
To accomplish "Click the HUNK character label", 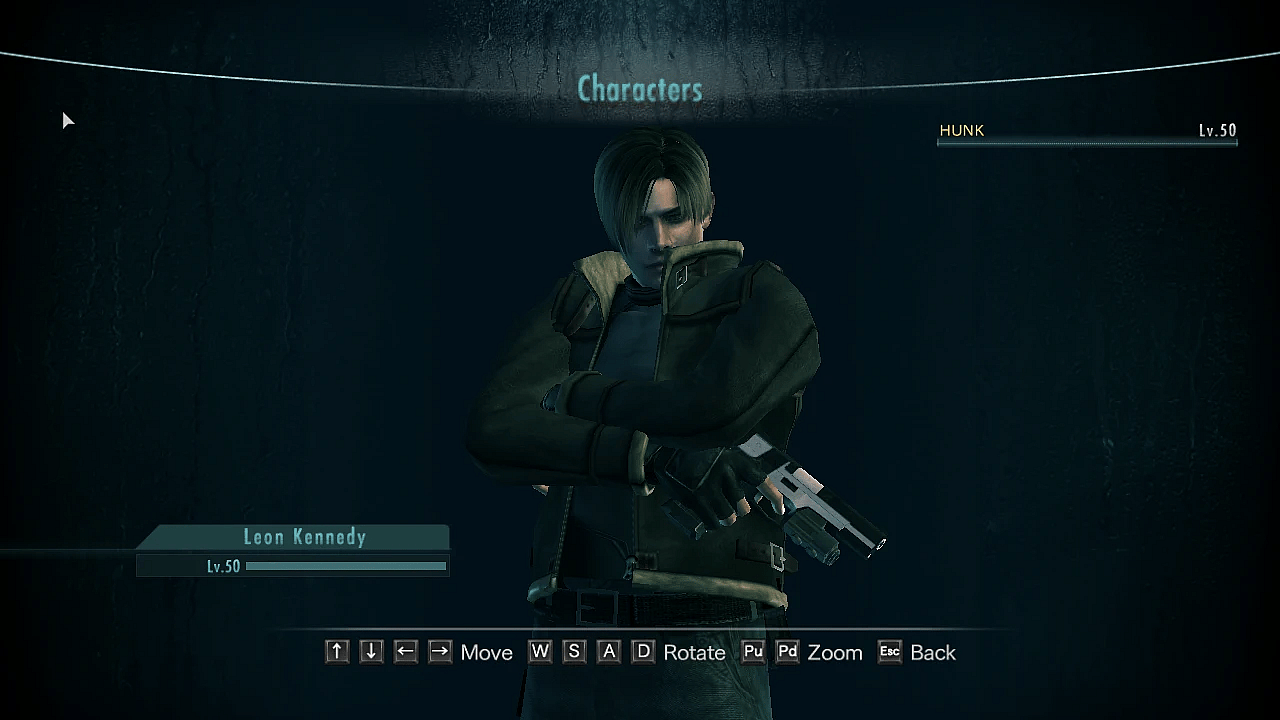I will click(961, 130).
